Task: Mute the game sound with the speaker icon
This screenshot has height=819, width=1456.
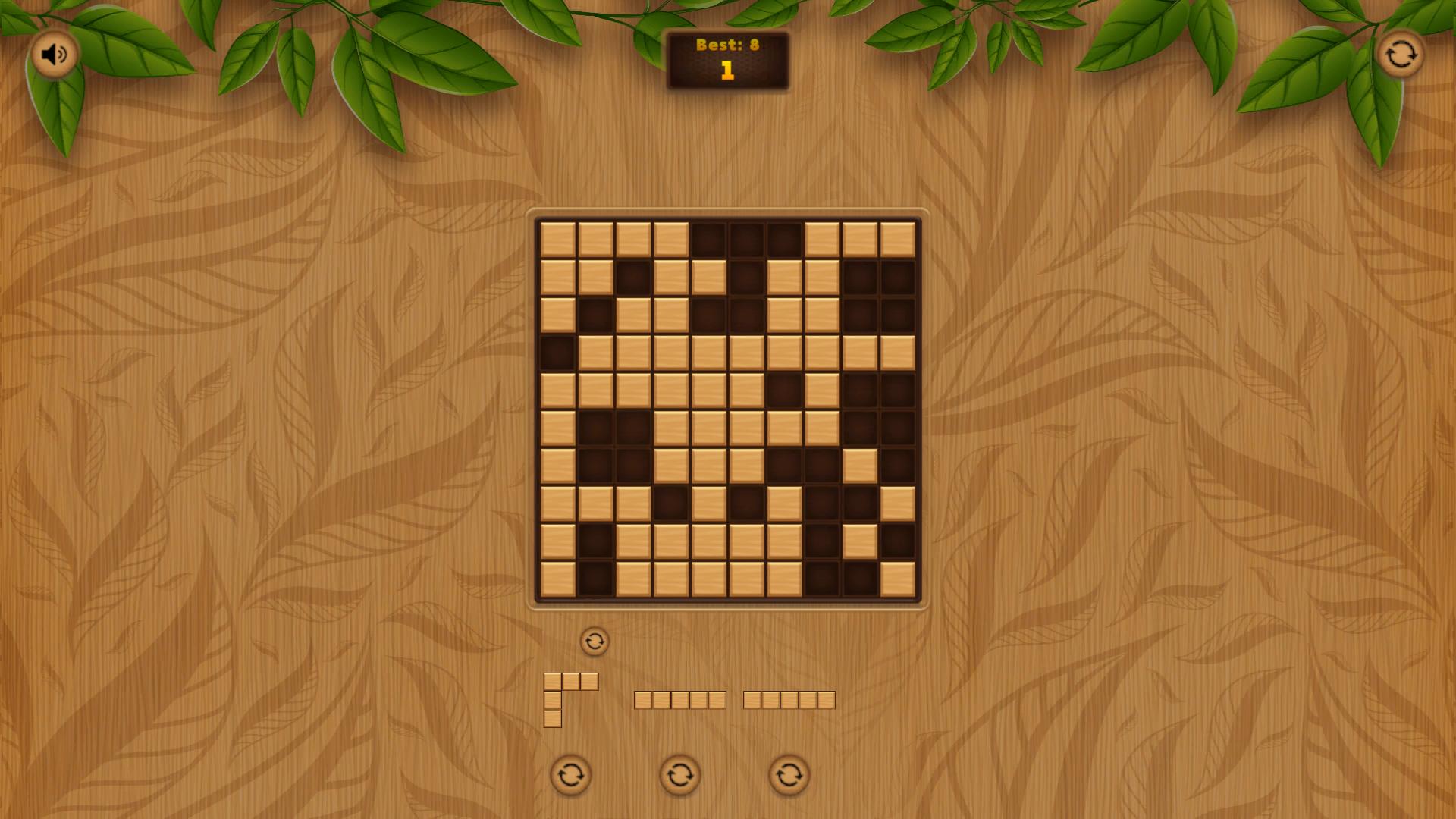Action: point(53,54)
